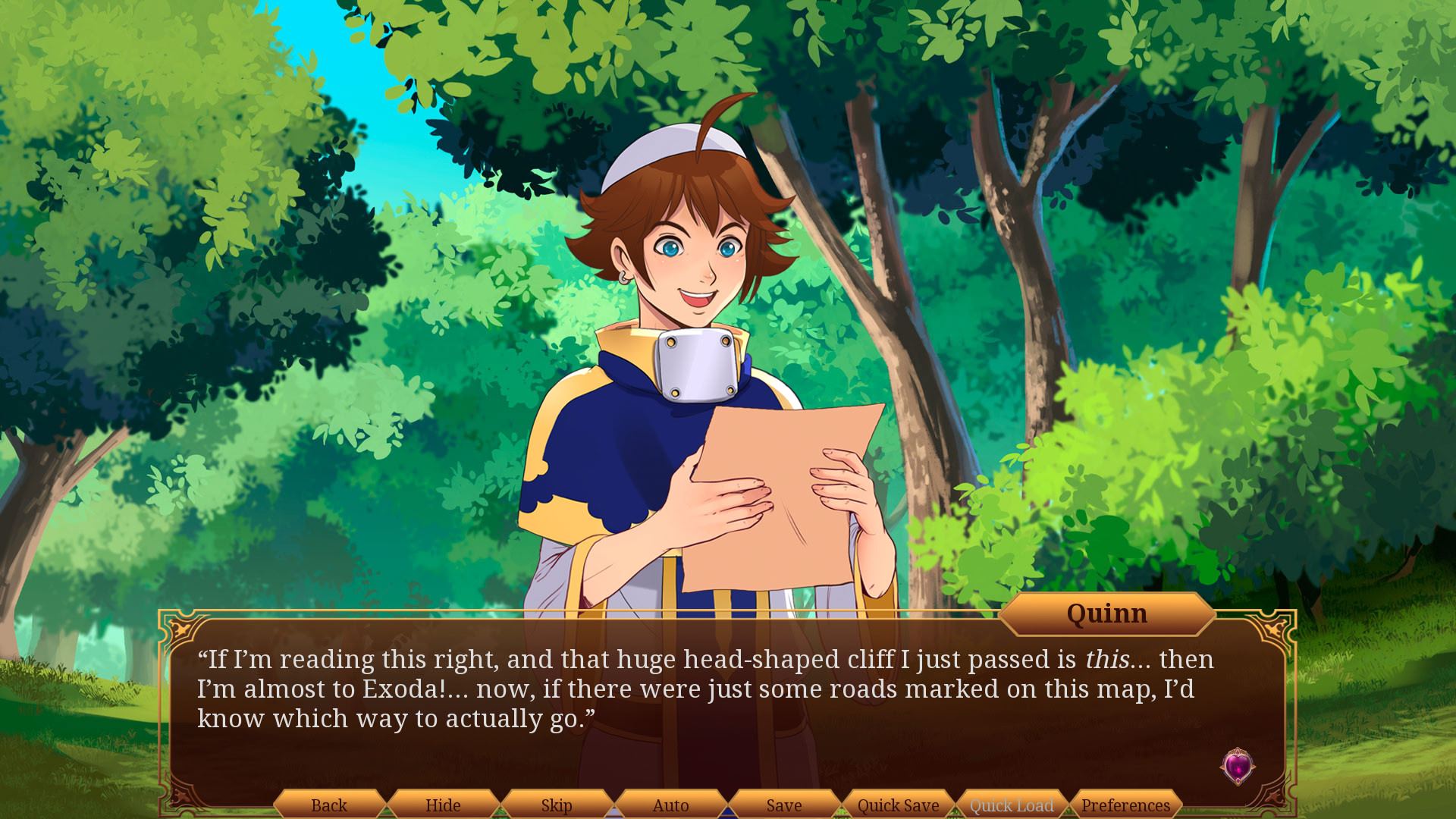Image resolution: width=1456 pixels, height=819 pixels.
Task: Click the Quinn nameplate banner
Action: [1107, 614]
